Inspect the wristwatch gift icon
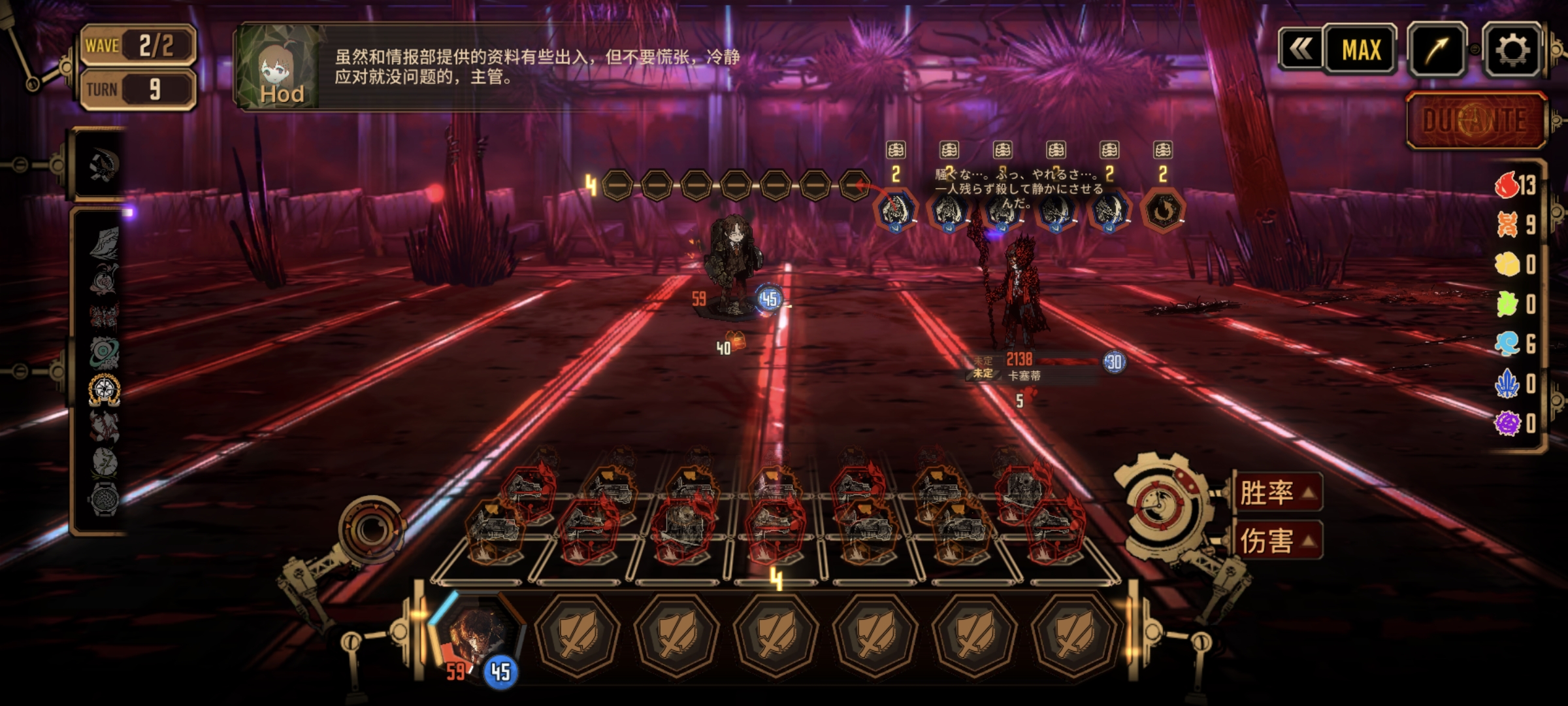This screenshot has height=706, width=1568. pyautogui.click(x=104, y=499)
